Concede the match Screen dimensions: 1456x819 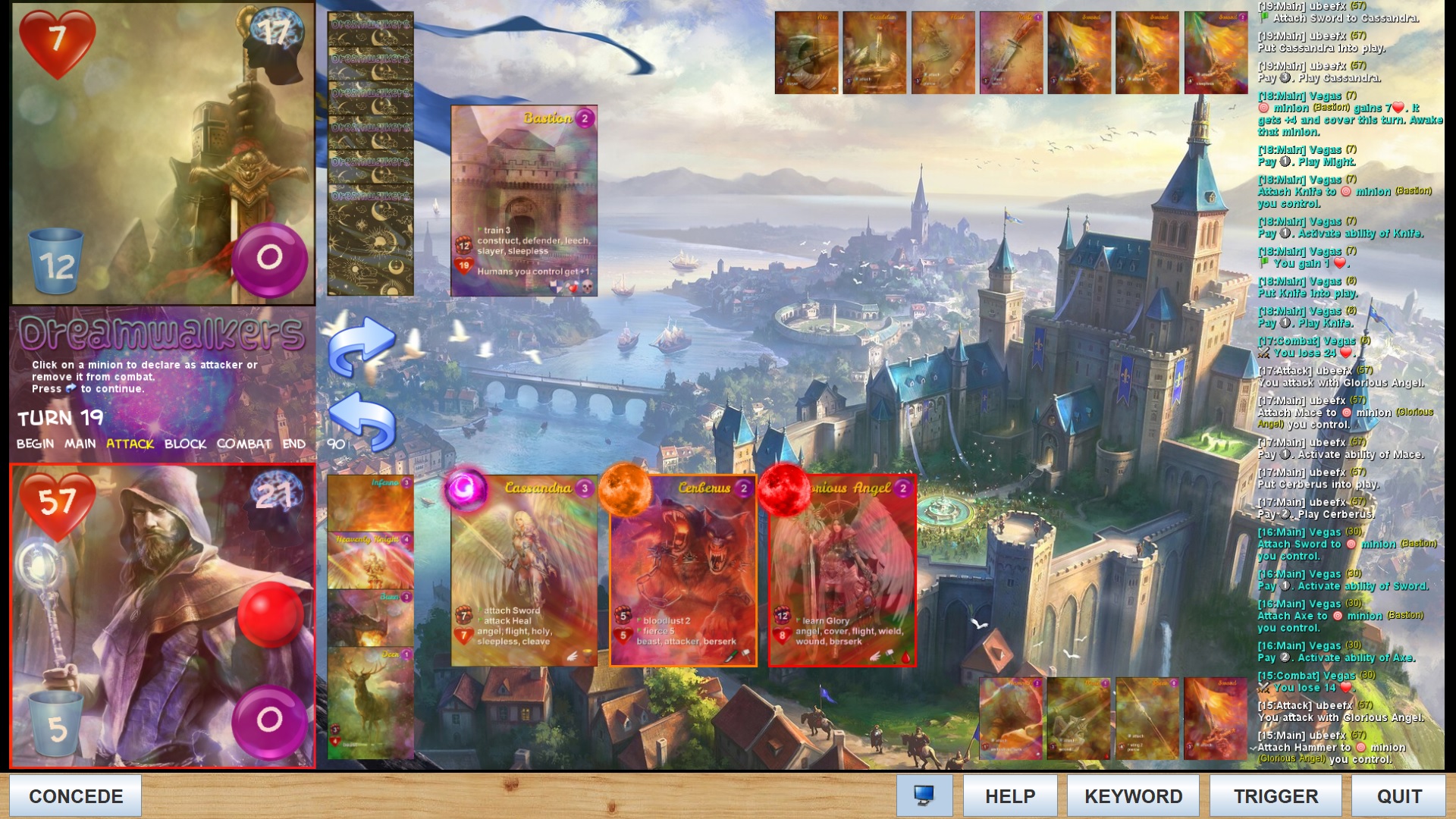[76, 795]
